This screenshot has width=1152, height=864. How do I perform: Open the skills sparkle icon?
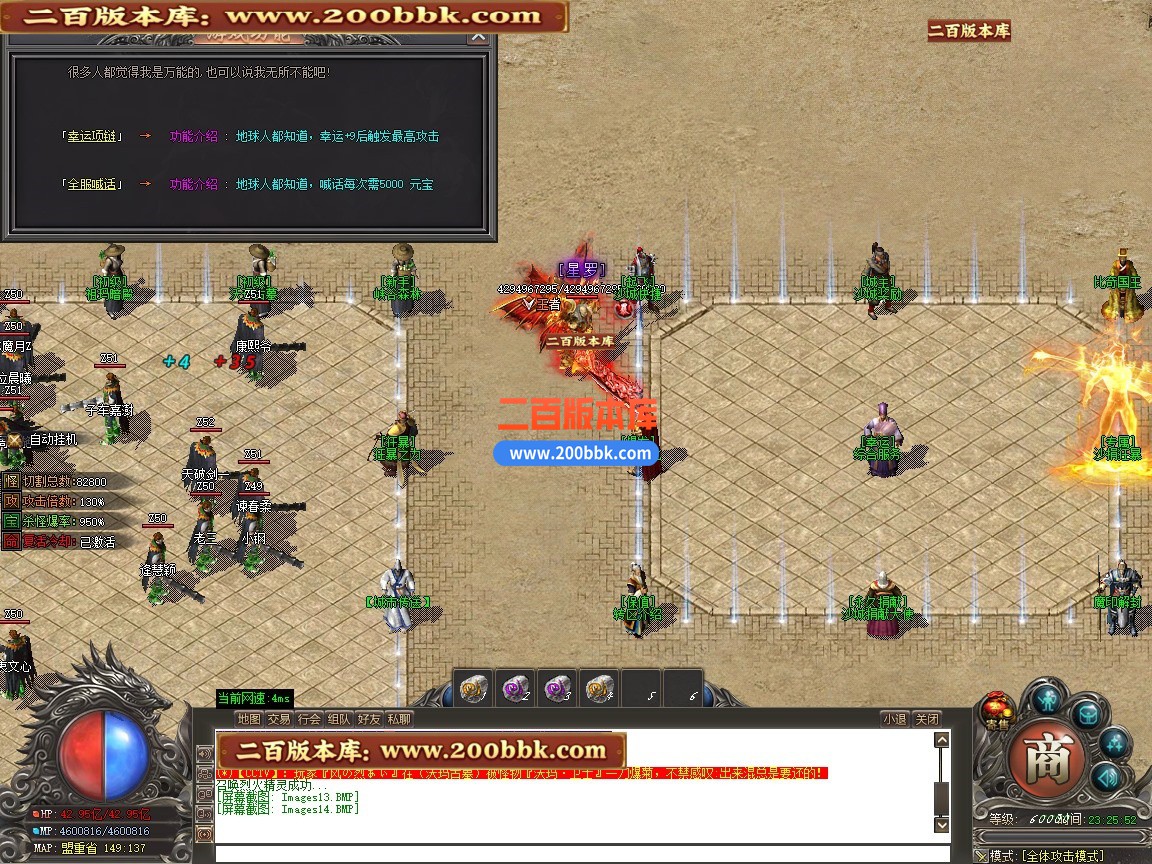click(1114, 743)
